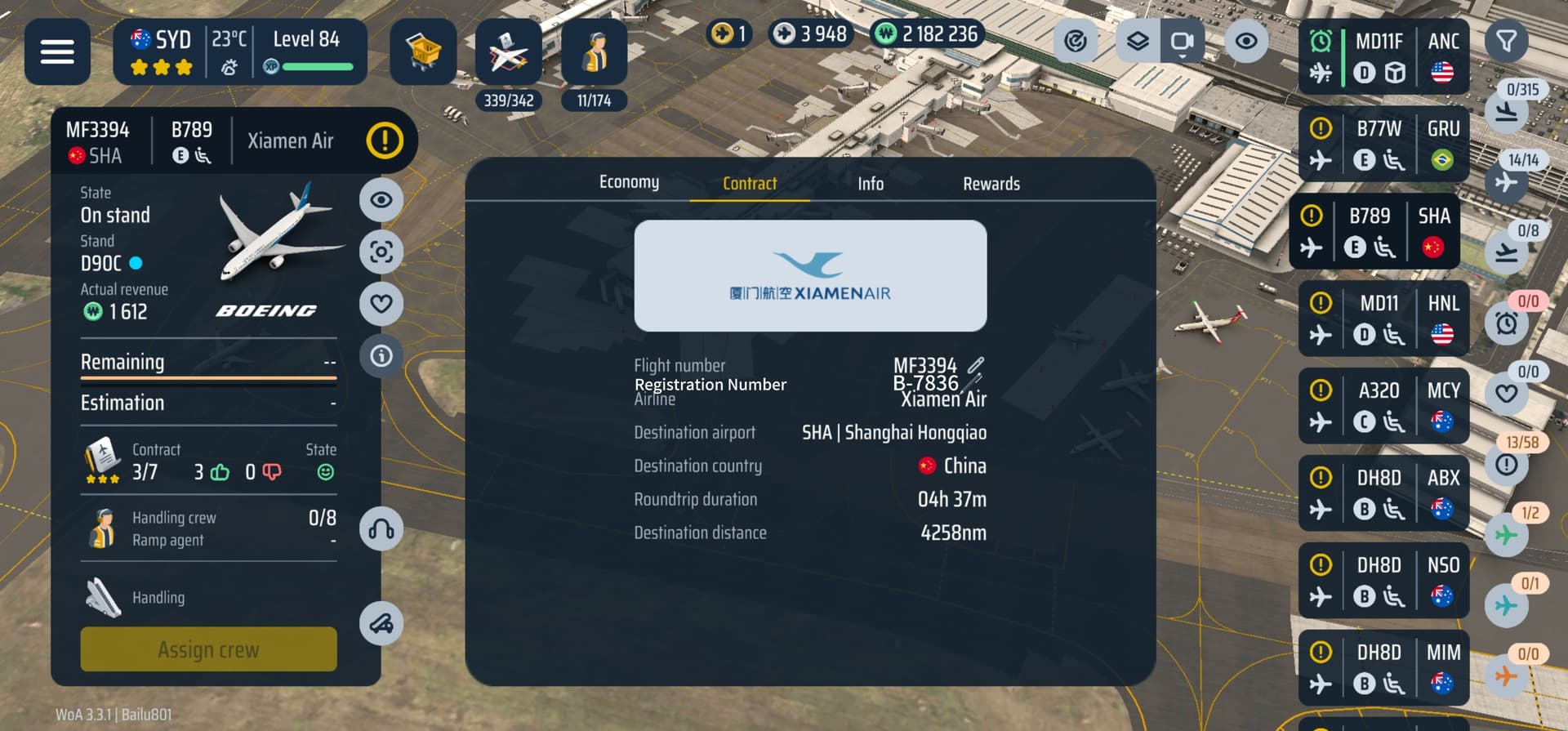Switch to the Info tab
This screenshot has width=1568, height=731.
[x=870, y=184]
